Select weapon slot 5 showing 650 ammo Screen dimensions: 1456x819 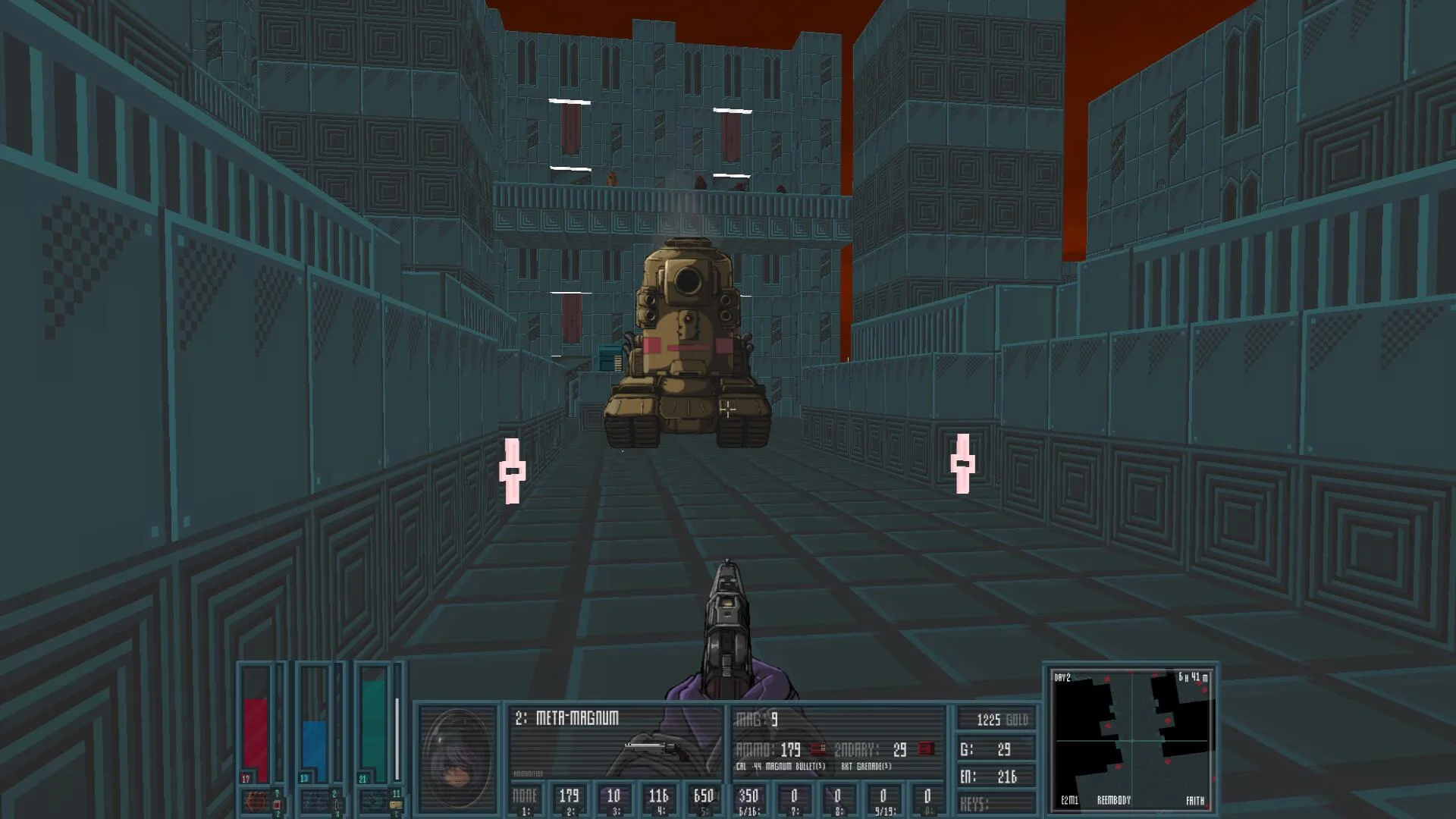click(703, 795)
